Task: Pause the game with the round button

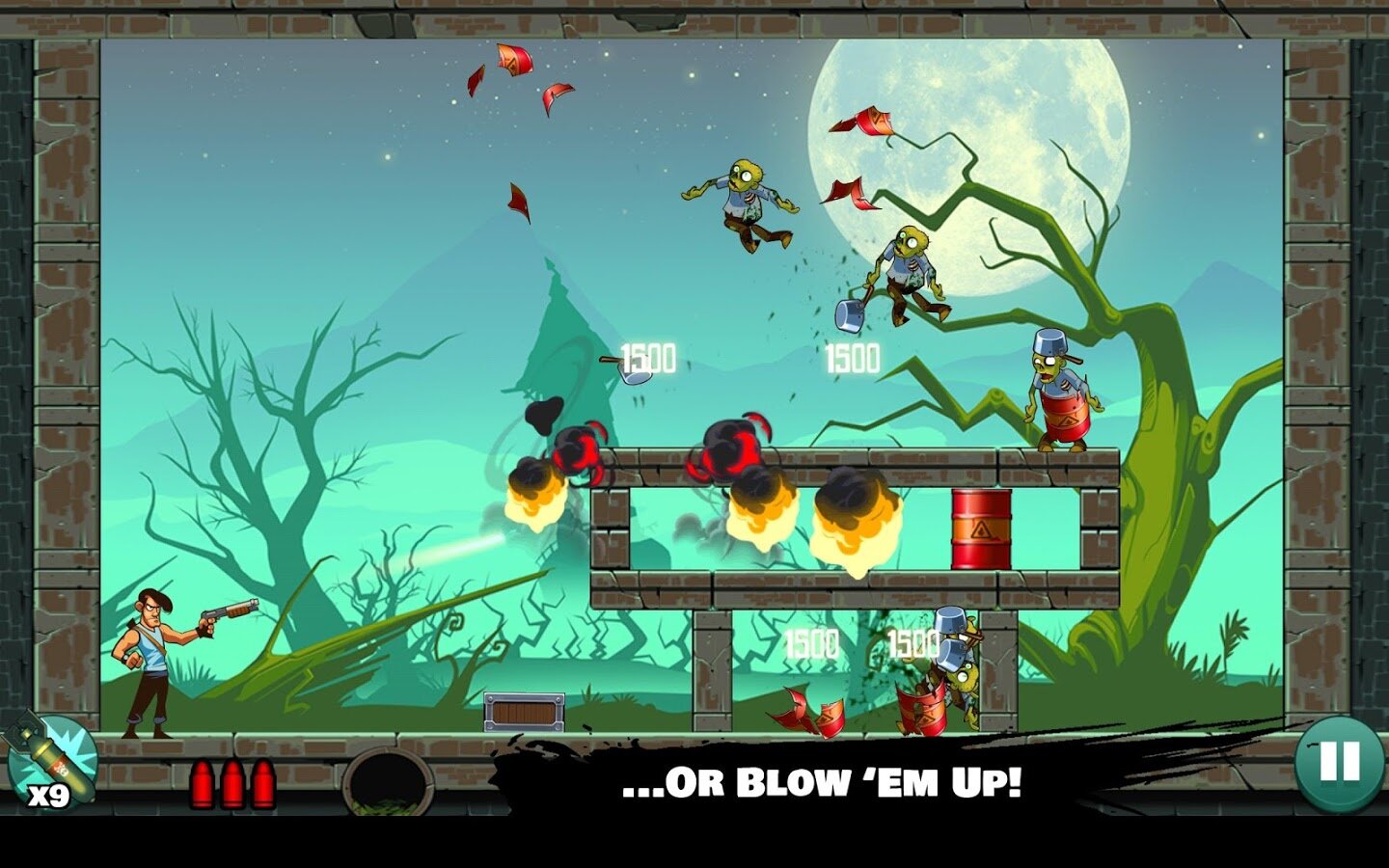Action: [x=1339, y=762]
